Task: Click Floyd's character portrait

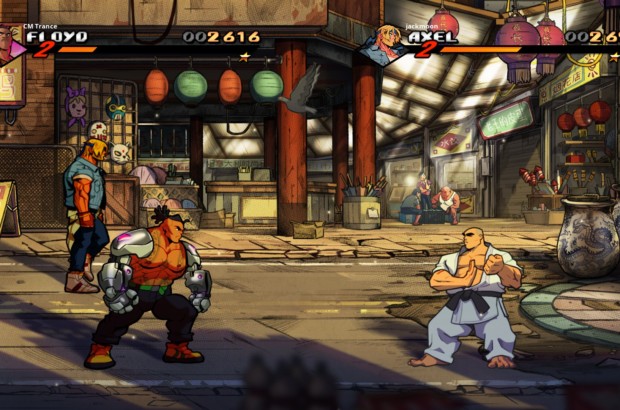Action: pyautogui.click(x=10, y=43)
